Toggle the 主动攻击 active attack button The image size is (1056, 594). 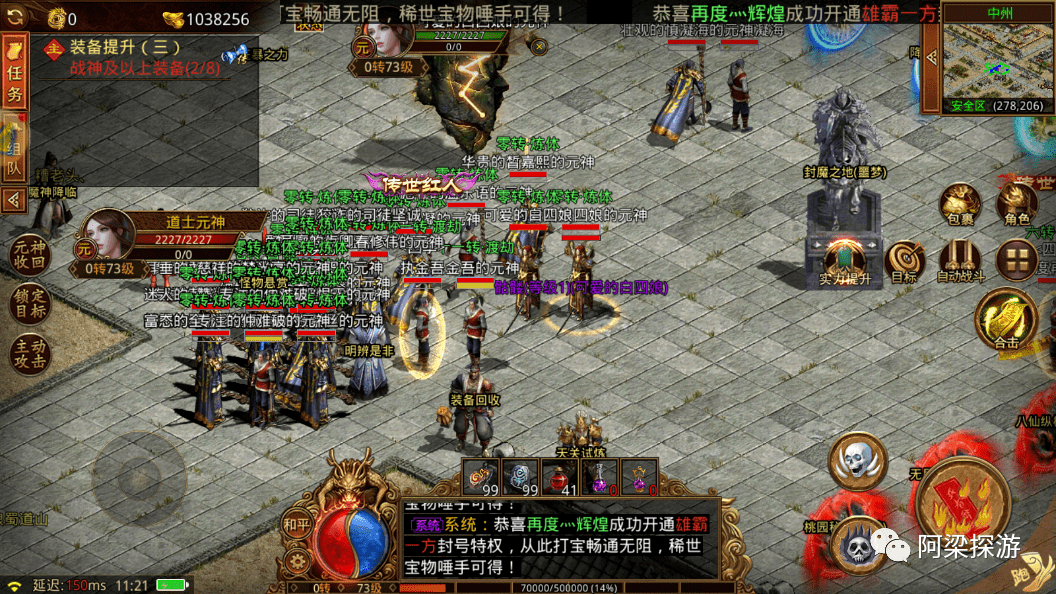(29, 355)
